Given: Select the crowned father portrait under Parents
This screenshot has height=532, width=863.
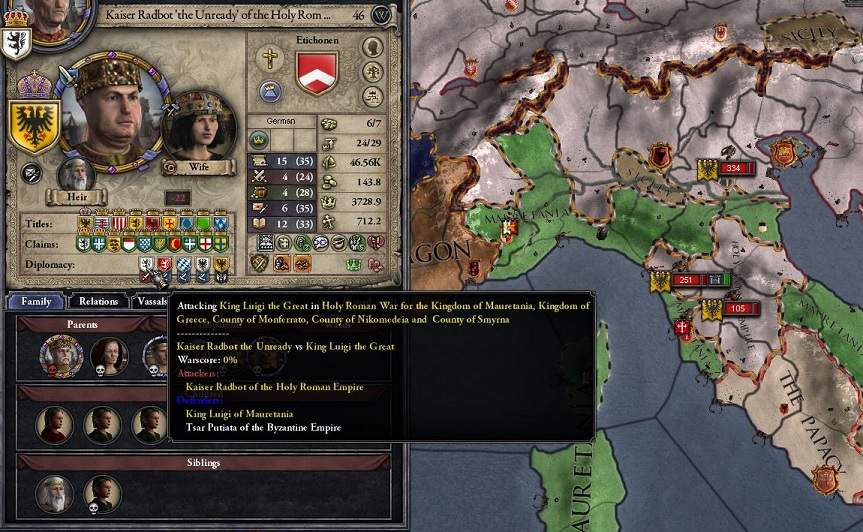Looking at the screenshot, I should (61, 356).
